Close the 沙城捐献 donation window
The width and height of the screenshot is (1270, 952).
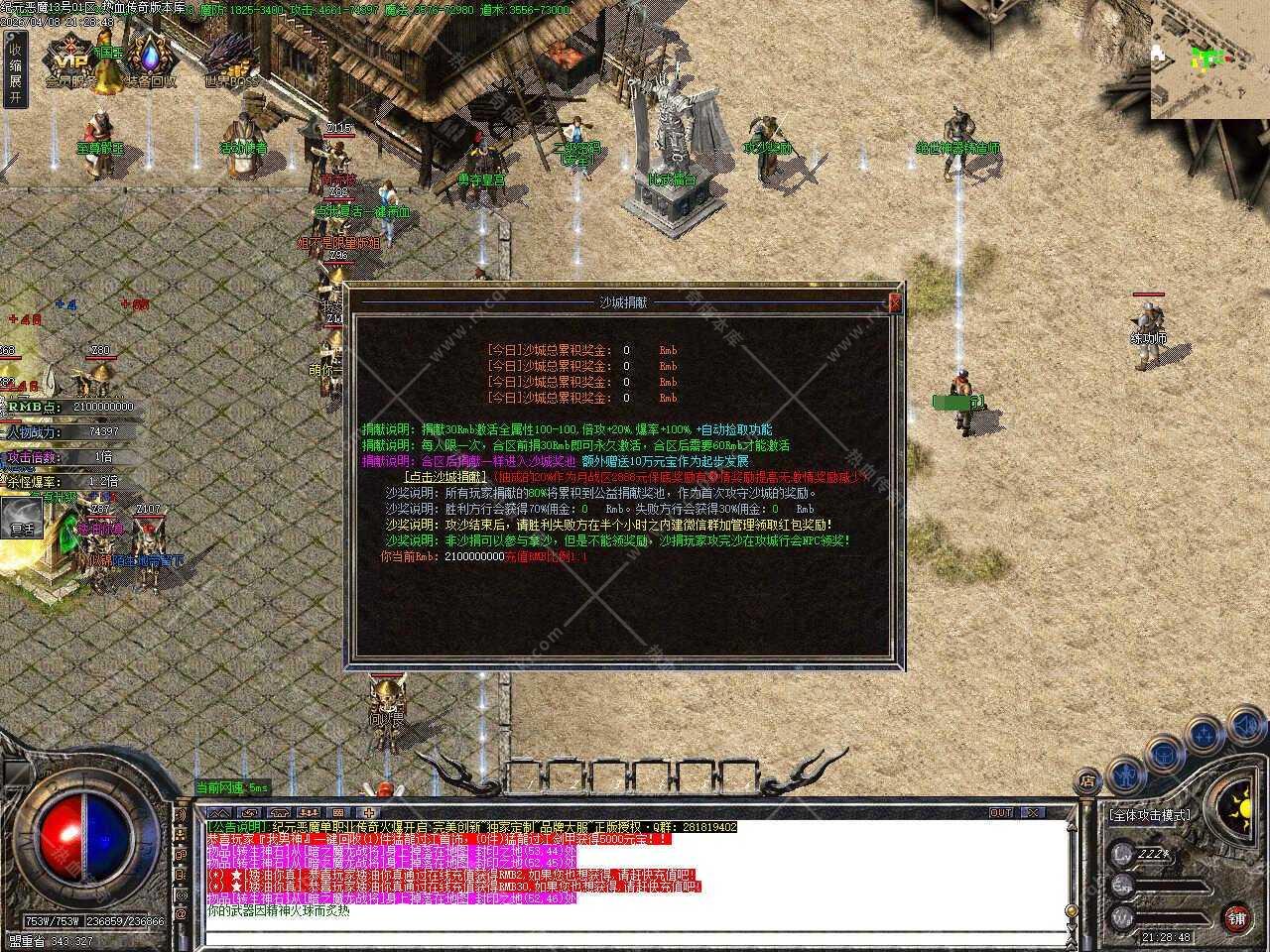(896, 302)
